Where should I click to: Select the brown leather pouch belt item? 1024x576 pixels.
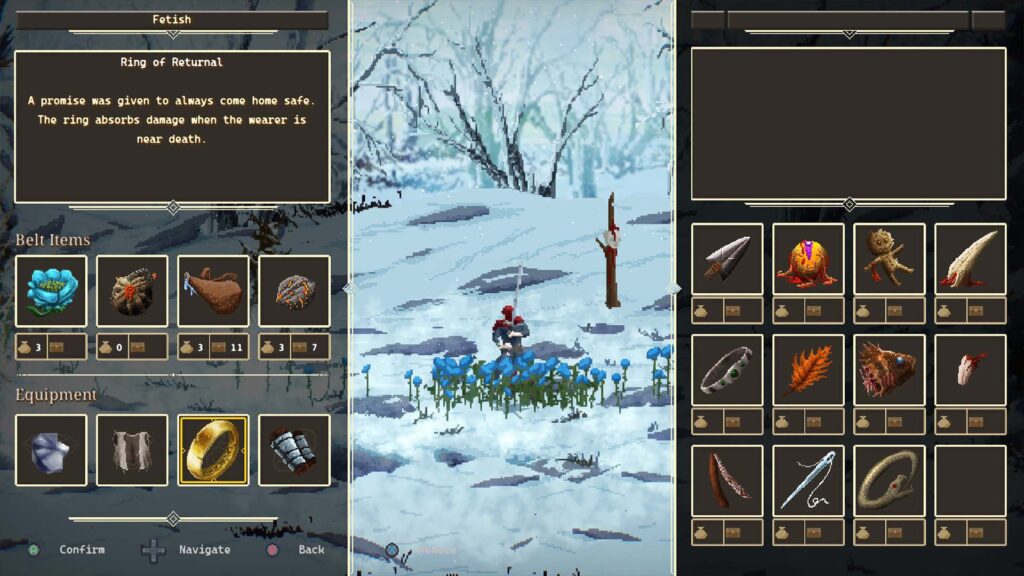click(213, 291)
